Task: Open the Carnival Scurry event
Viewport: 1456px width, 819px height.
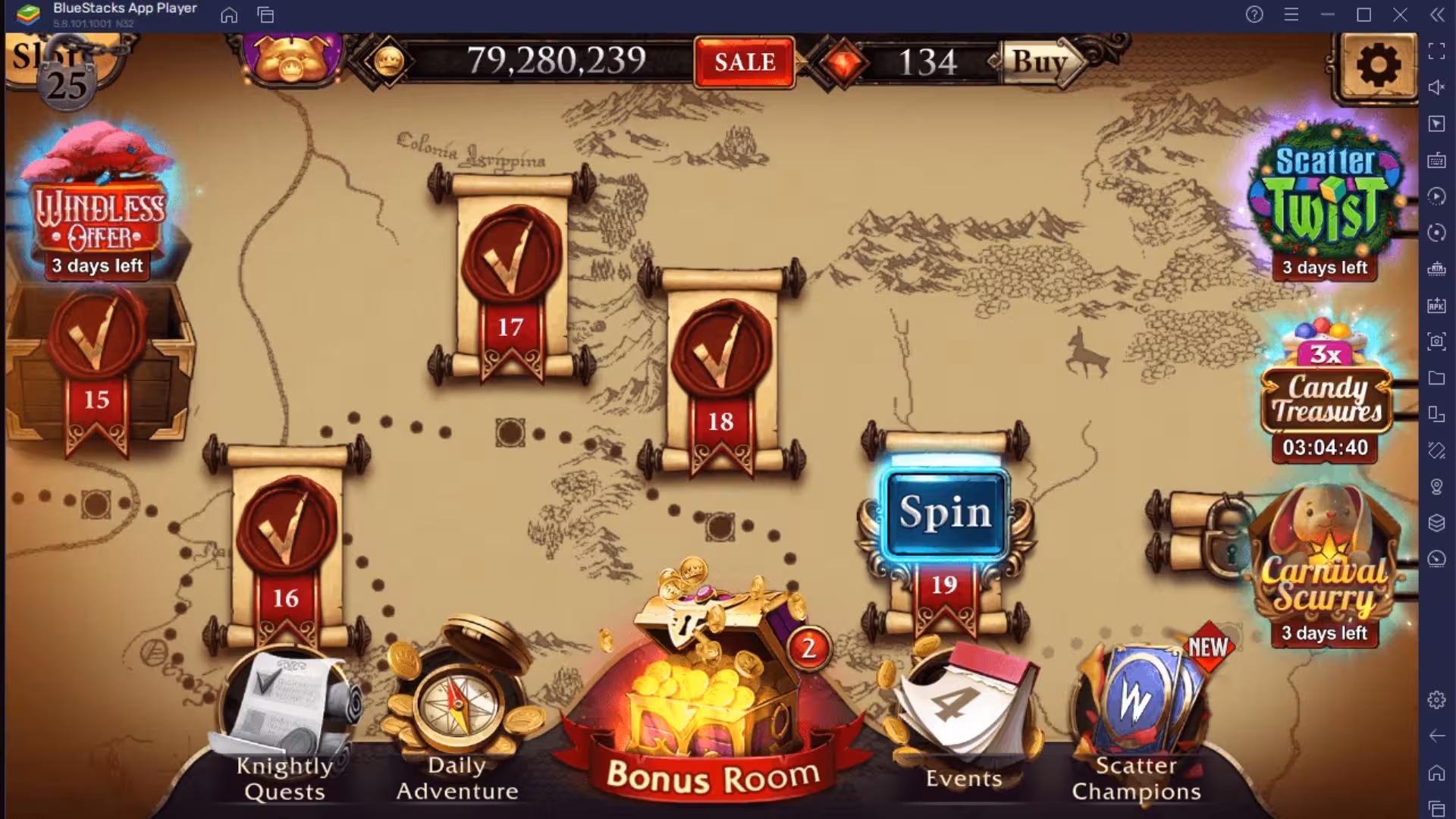Action: (x=1327, y=576)
